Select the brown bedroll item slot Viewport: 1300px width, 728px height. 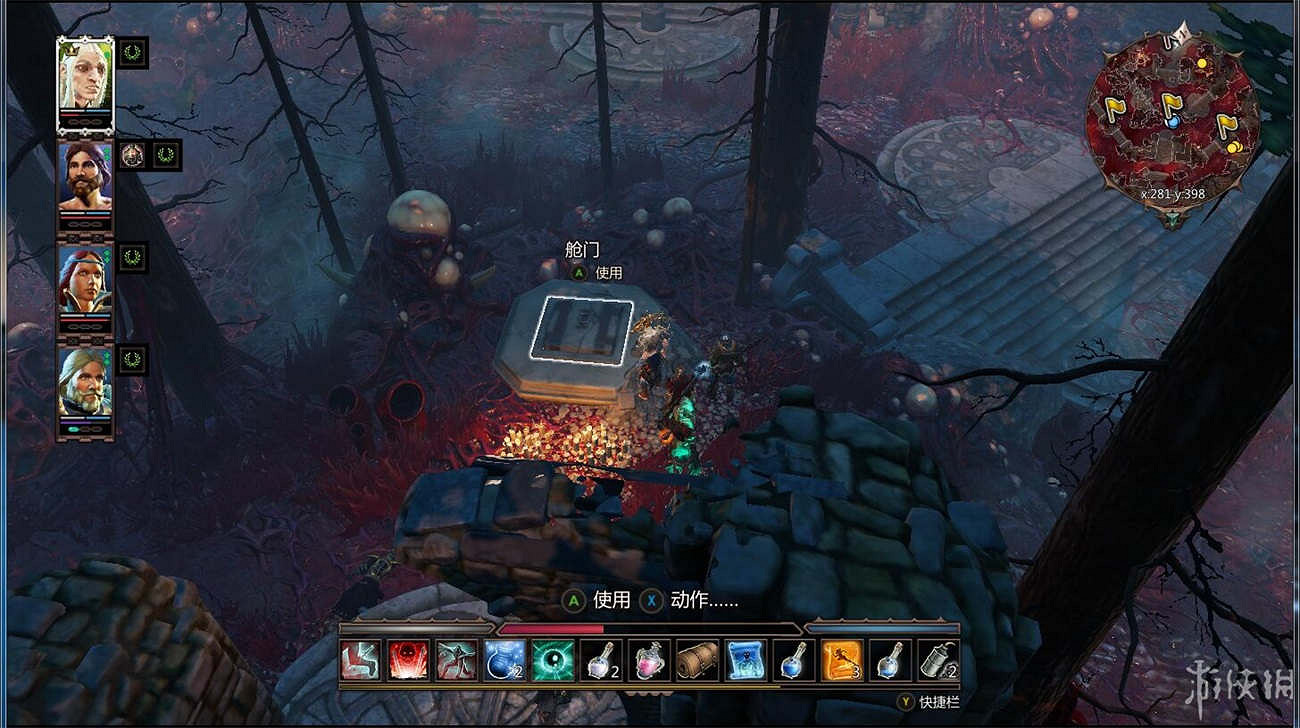point(697,660)
